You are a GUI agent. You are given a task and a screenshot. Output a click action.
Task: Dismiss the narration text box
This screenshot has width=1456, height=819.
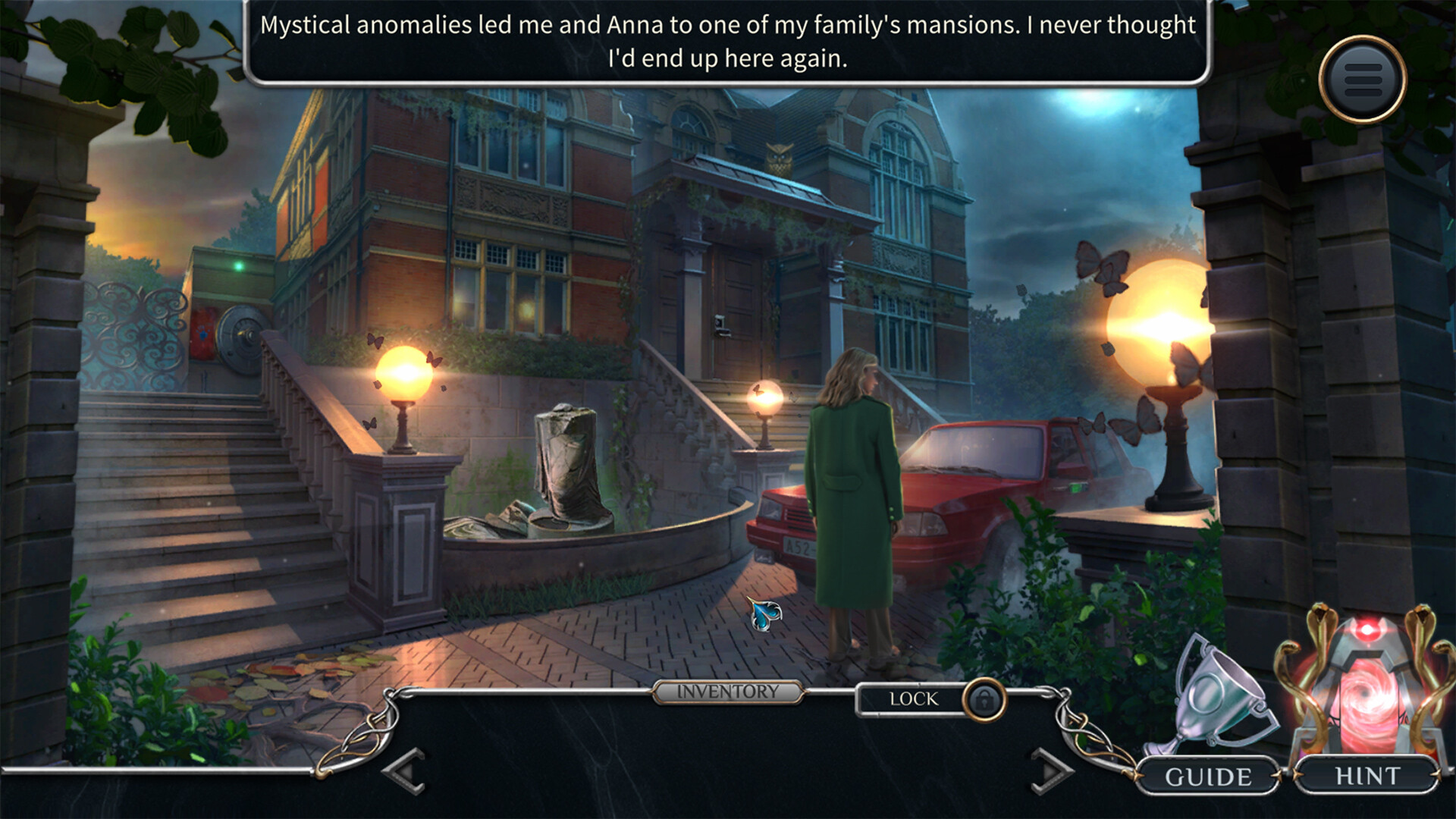coord(727,42)
